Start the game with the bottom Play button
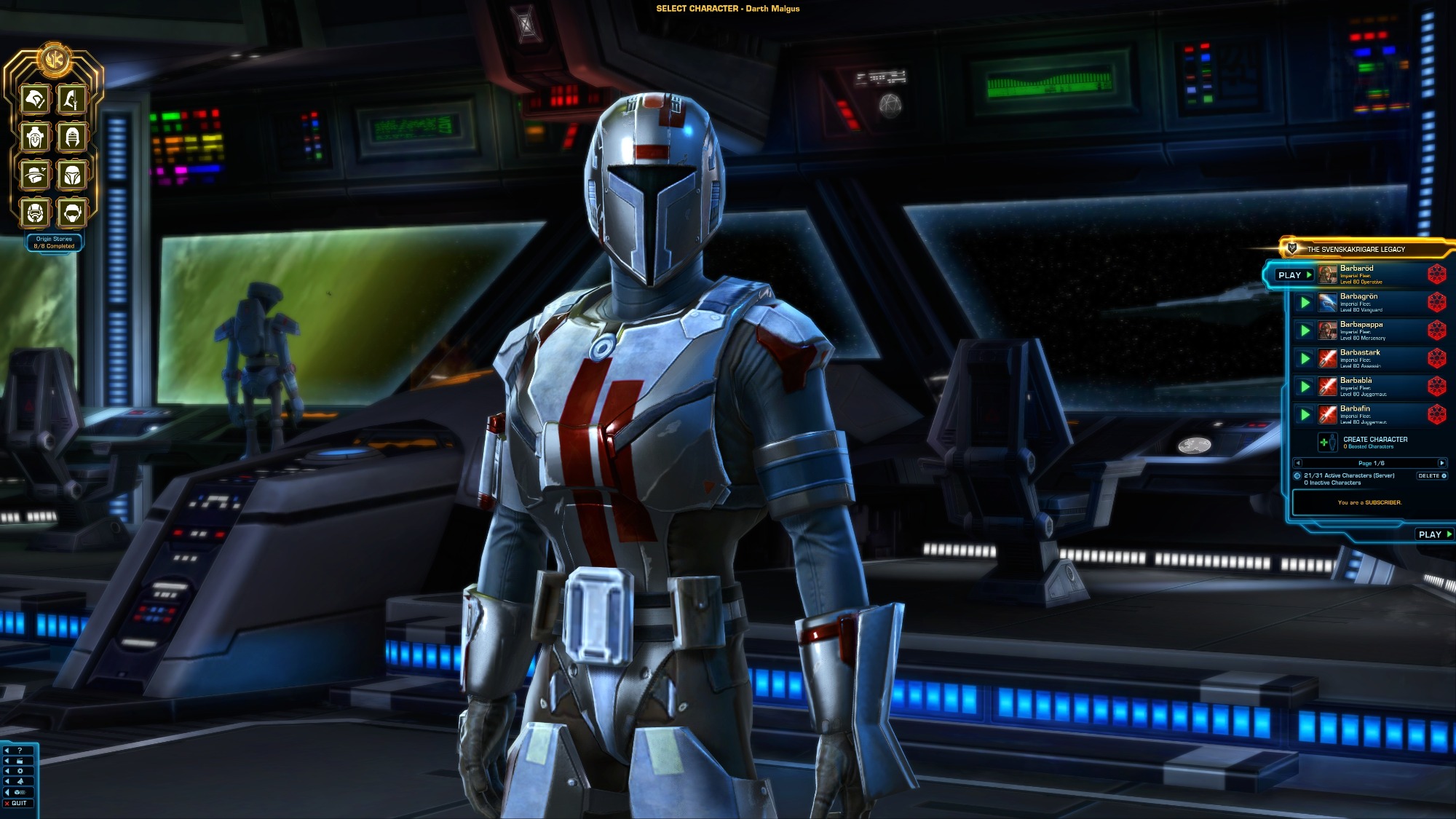This screenshot has width=1456, height=819. pos(1434,534)
